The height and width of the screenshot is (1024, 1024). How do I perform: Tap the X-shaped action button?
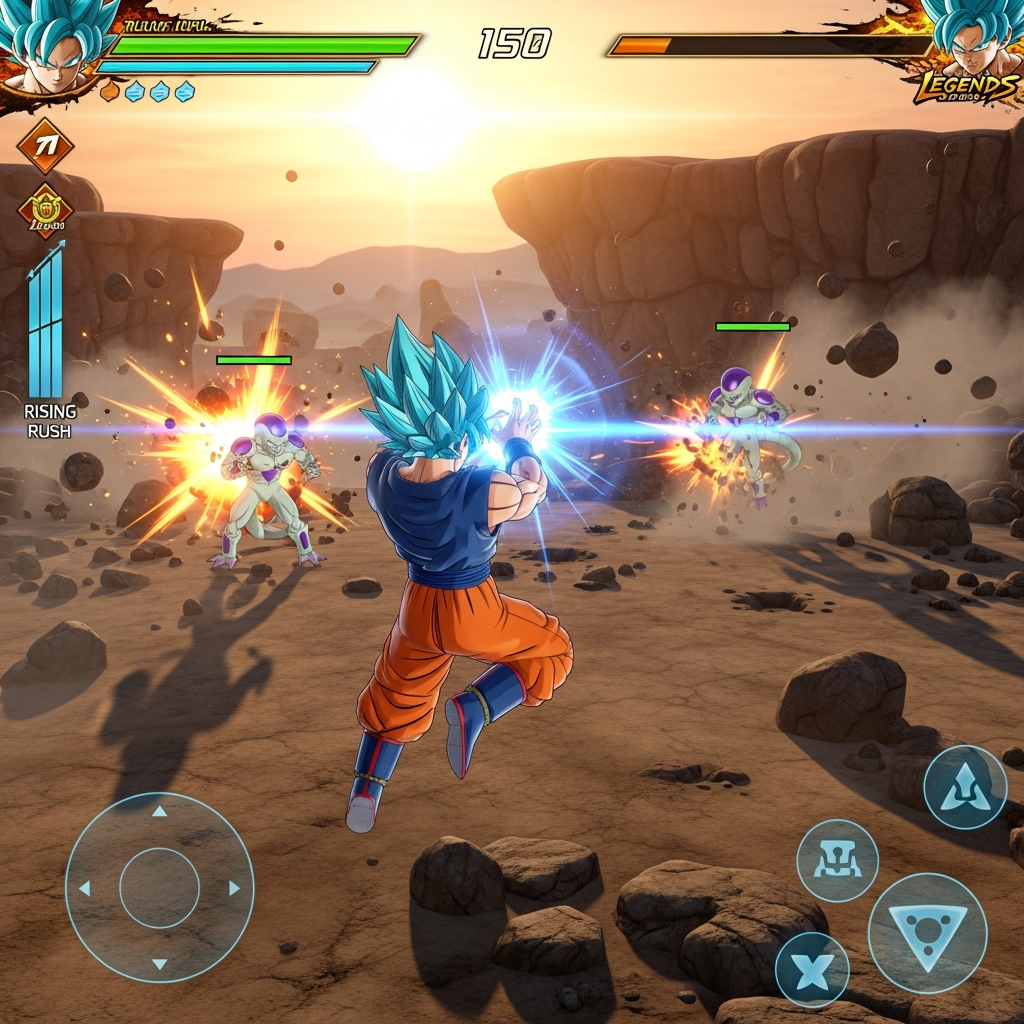coord(812,970)
